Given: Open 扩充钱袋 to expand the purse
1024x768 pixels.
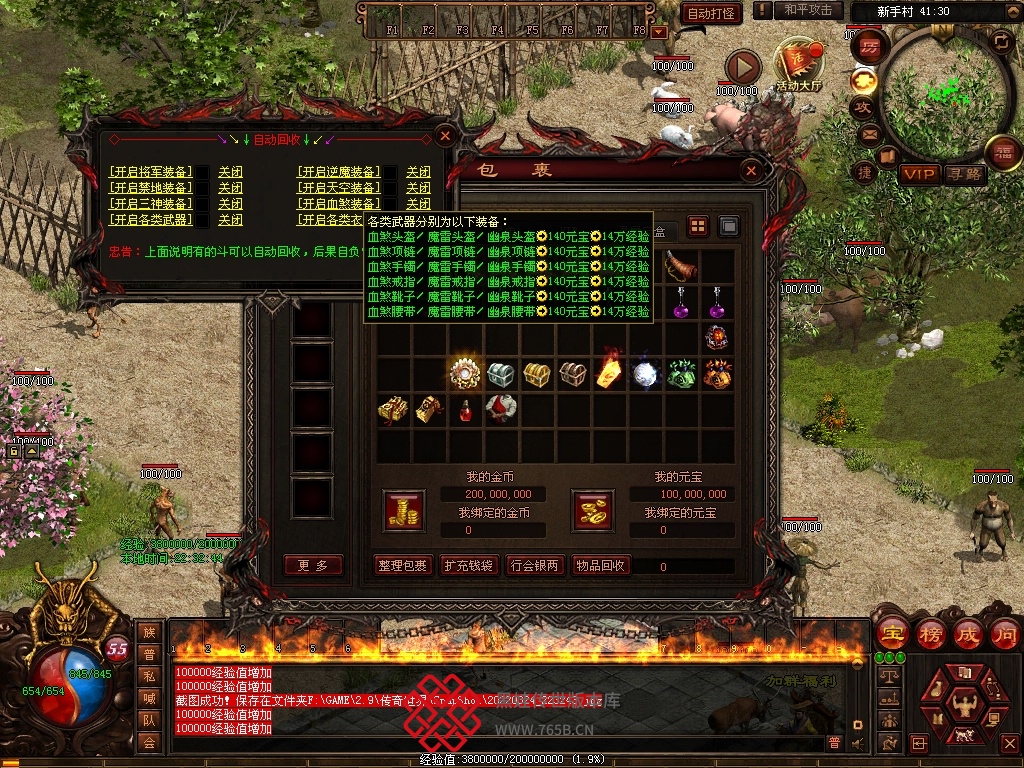Looking at the screenshot, I should coord(468,566).
